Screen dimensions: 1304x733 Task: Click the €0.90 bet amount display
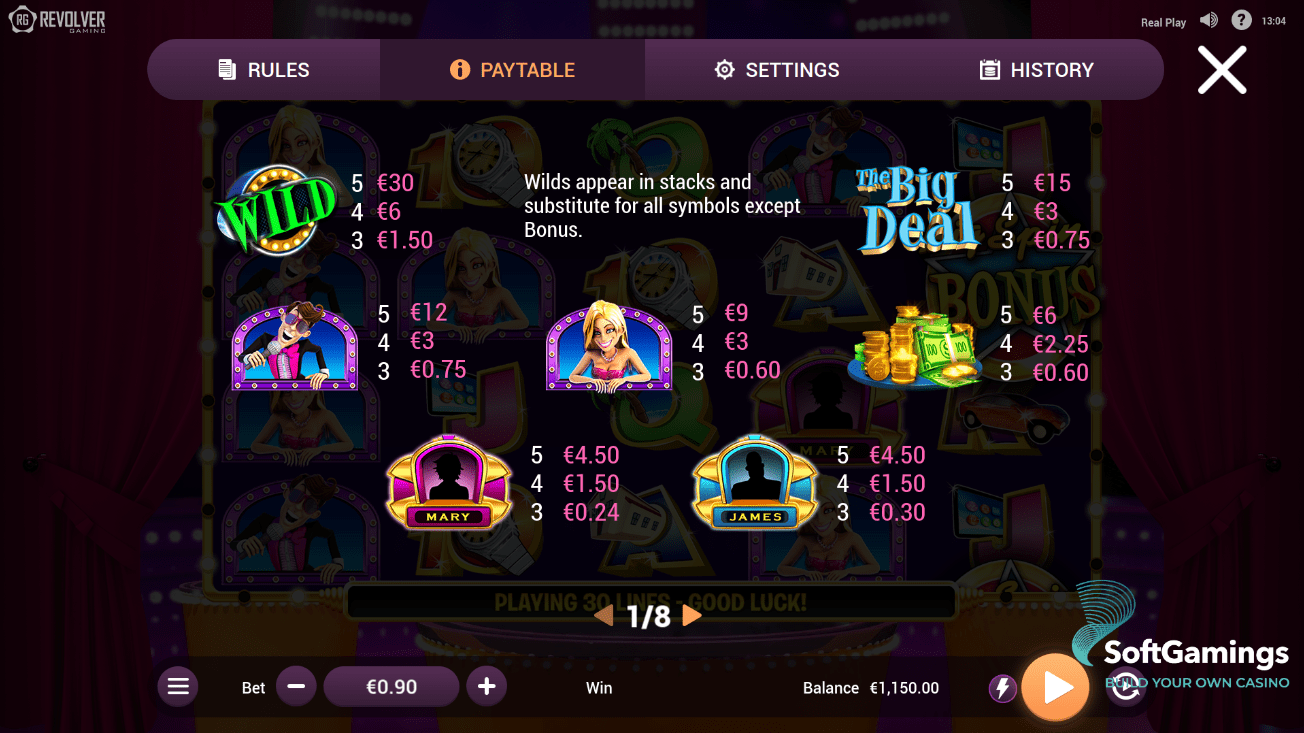pyautogui.click(x=391, y=687)
